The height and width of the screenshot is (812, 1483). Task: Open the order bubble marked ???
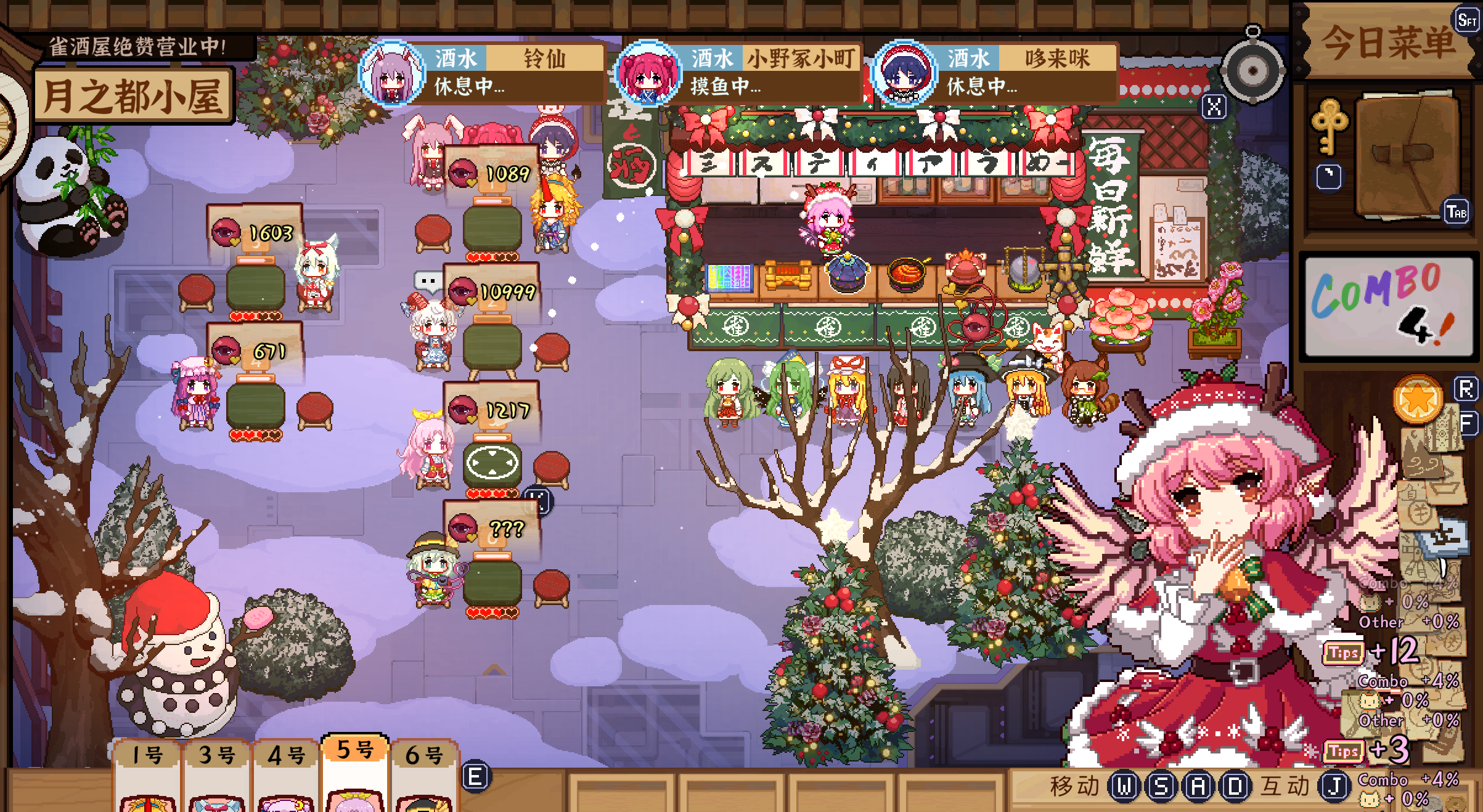point(492,528)
